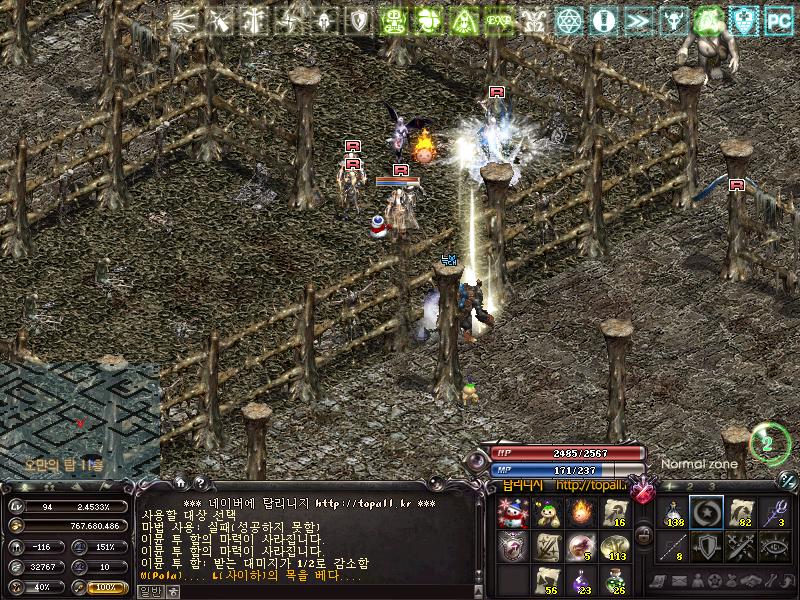The image size is (800, 600).
Task: Activate the crossed swords skill
Action: pos(741,547)
